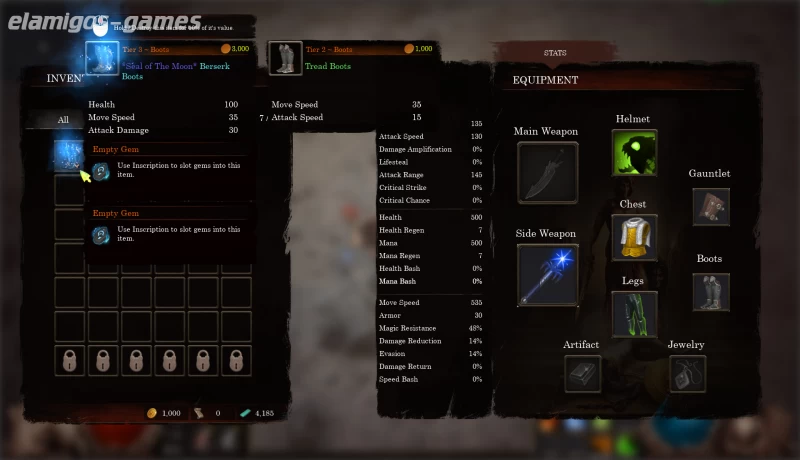This screenshot has height=460, width=800.
Task: Show the All inventory filter
Action: click(63, 120)
